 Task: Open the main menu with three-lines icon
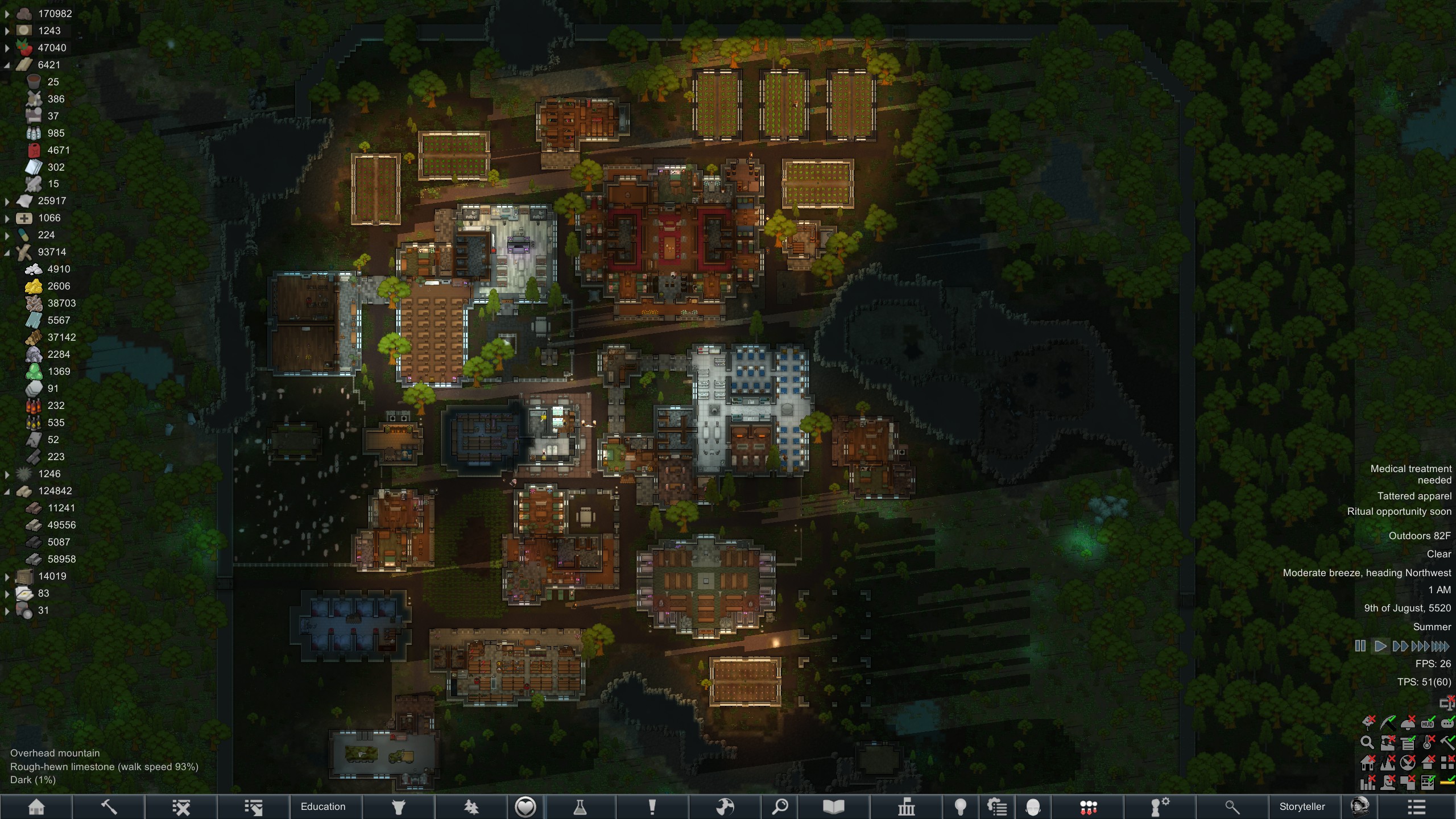click(x=1416, y=806)
